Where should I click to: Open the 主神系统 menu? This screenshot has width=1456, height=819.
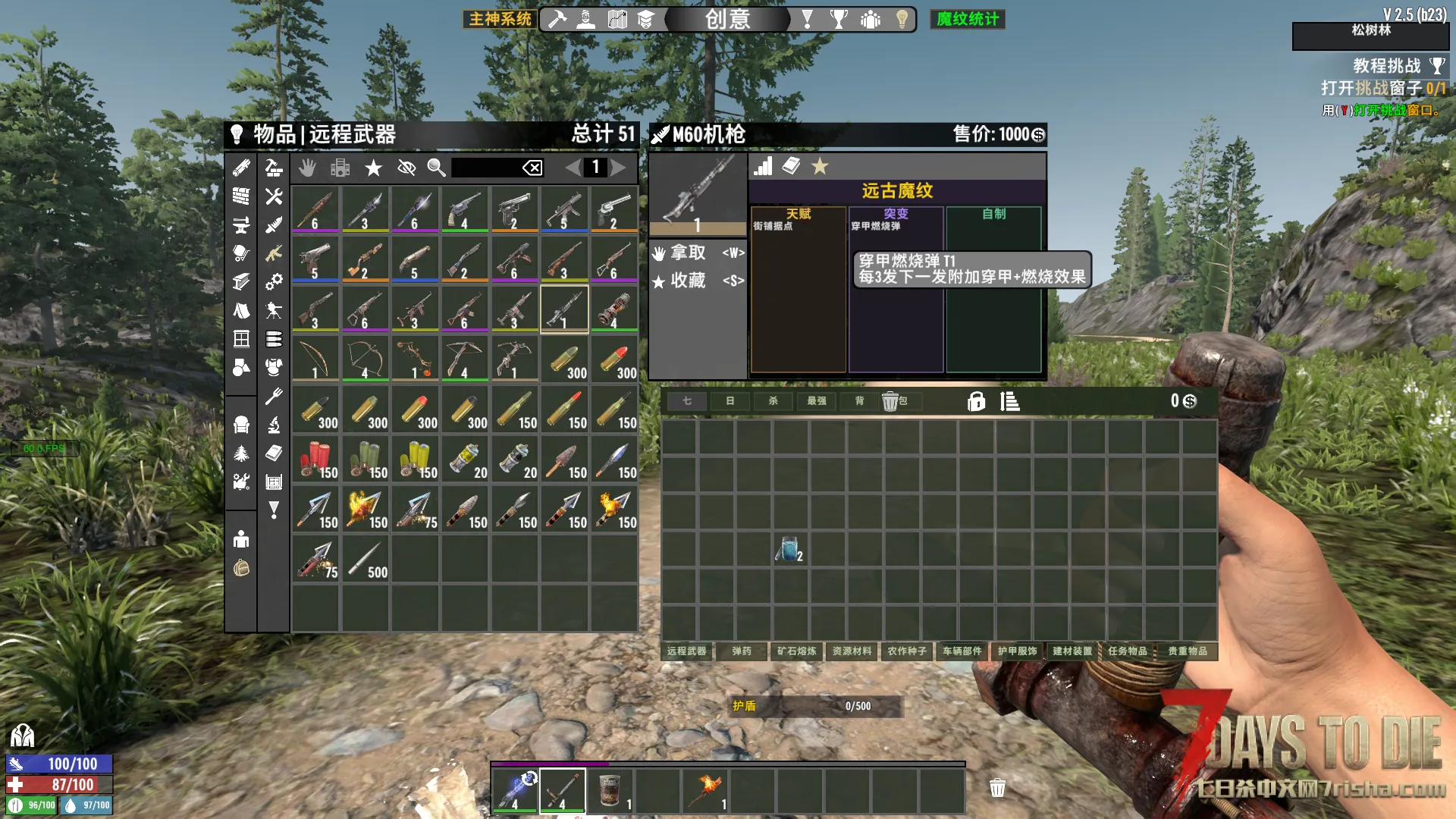pyautogui.click(x=500, y=19)
